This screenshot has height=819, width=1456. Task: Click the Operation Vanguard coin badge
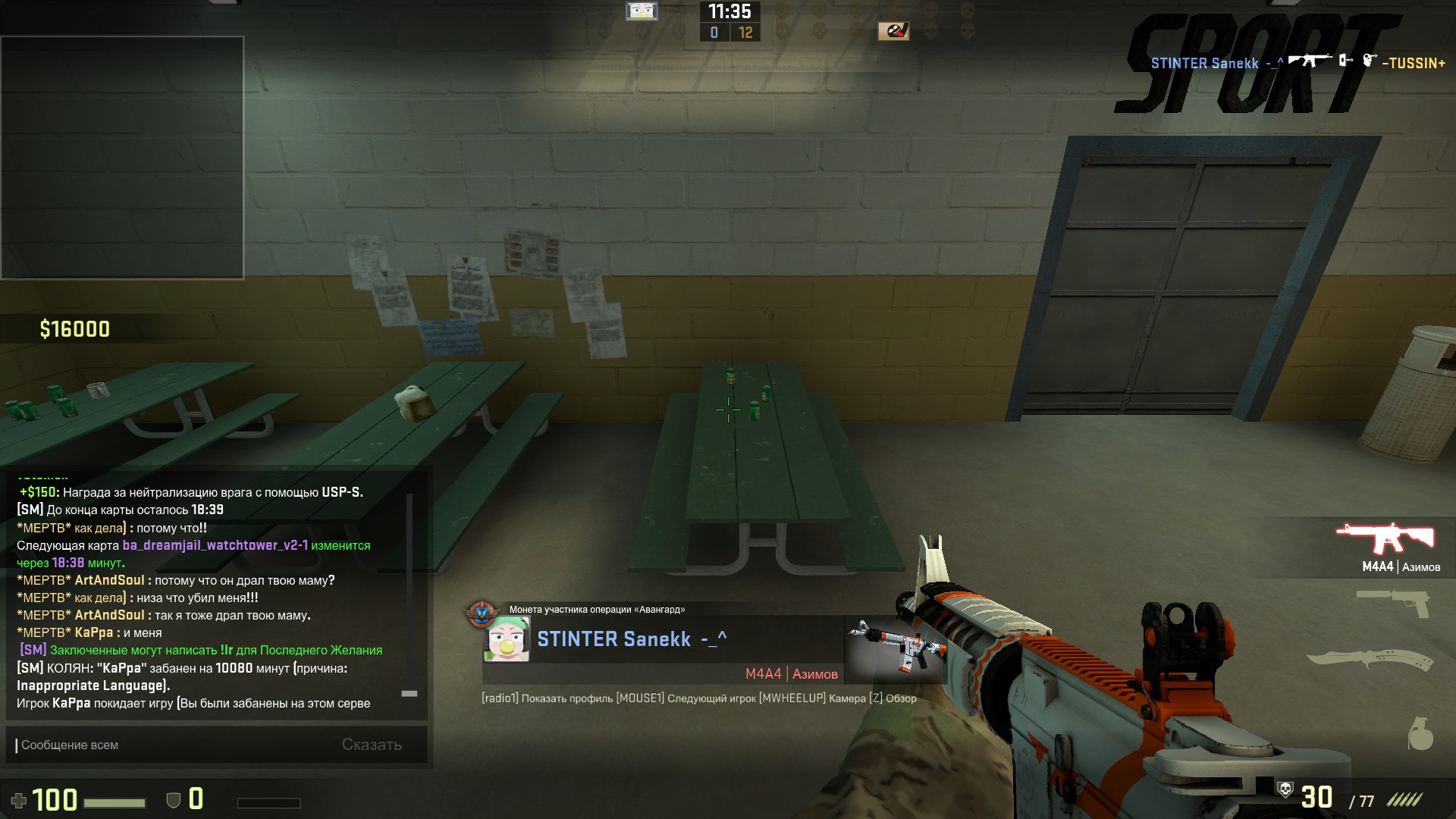(481, 613)
